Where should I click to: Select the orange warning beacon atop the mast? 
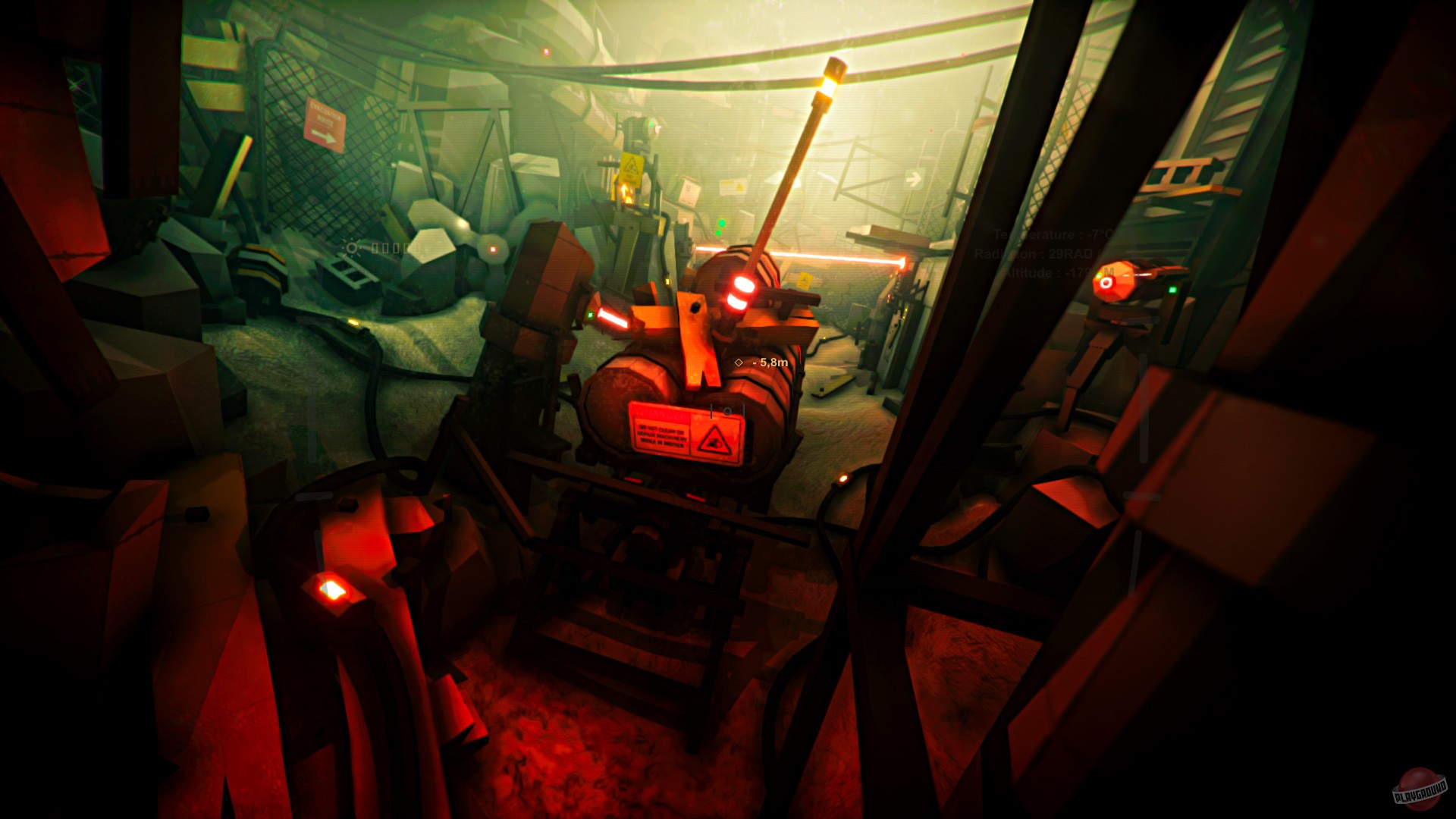(x=834, y=72)
